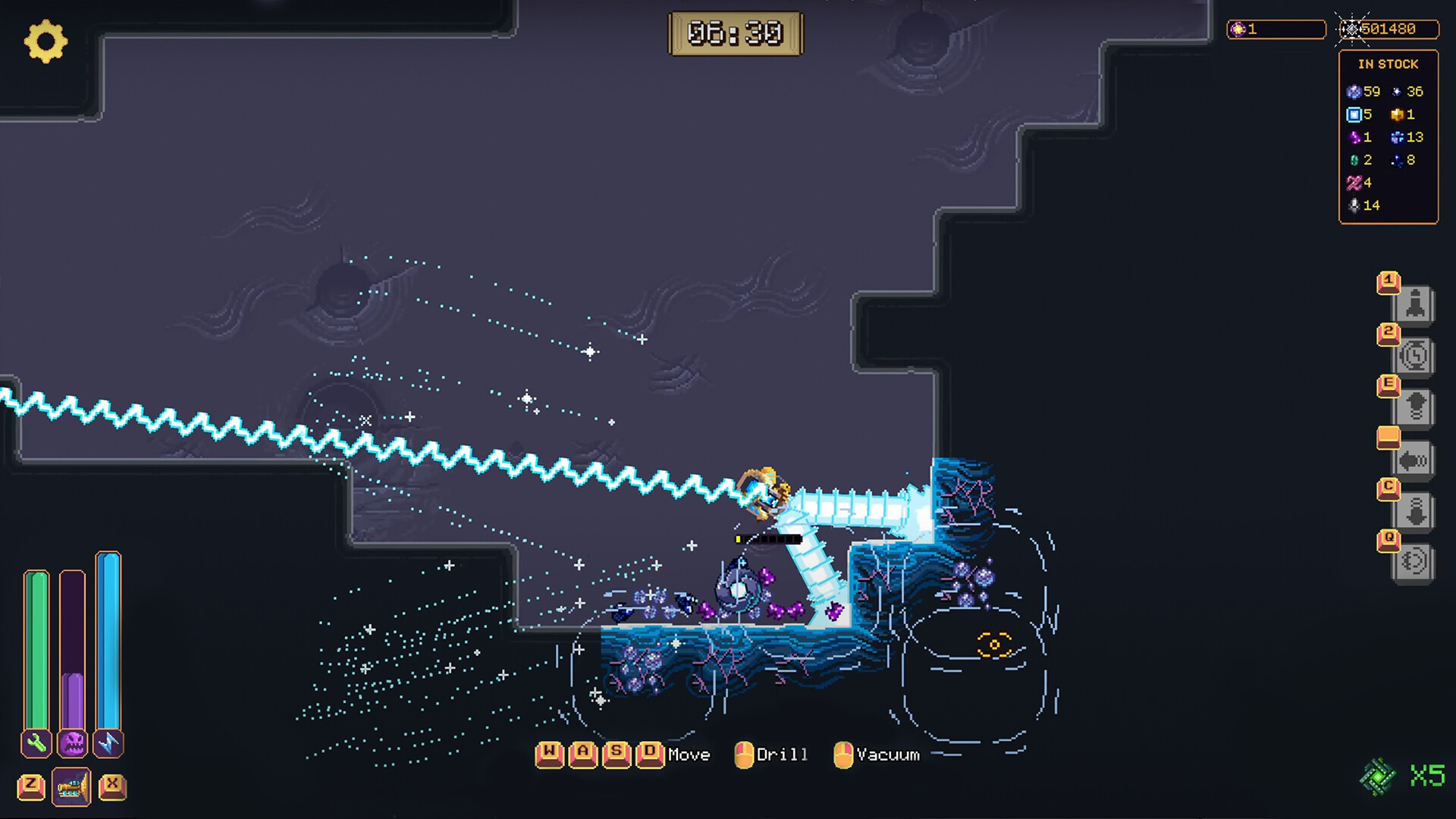Activate the clock ability on hotkey 2
Screen dimensions: 1456x819
point(1415,356)
